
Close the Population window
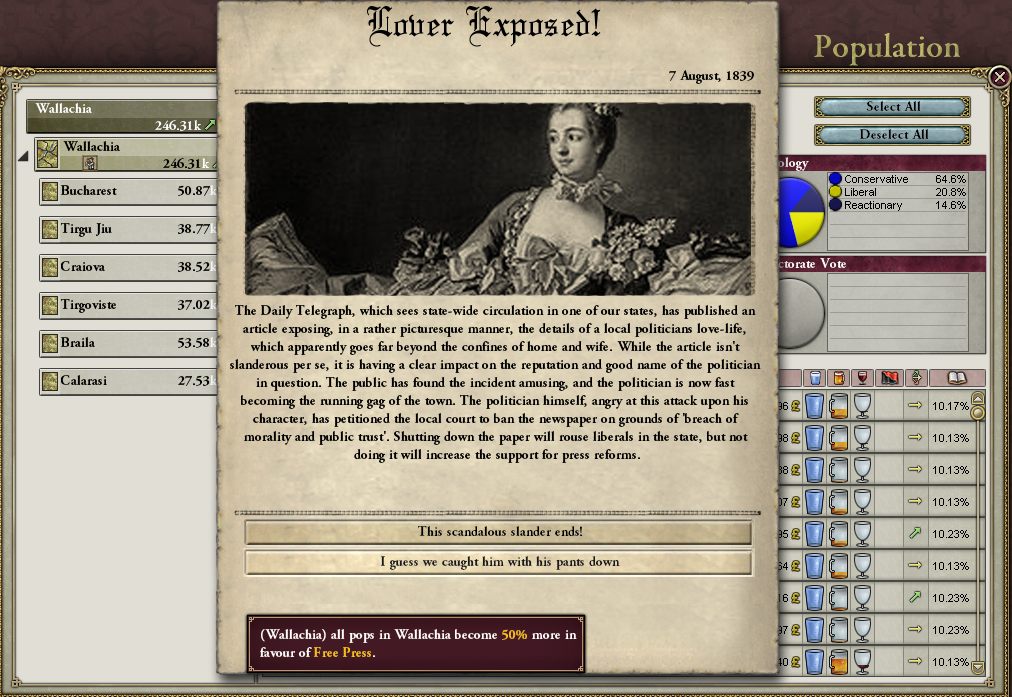[999, 76]
